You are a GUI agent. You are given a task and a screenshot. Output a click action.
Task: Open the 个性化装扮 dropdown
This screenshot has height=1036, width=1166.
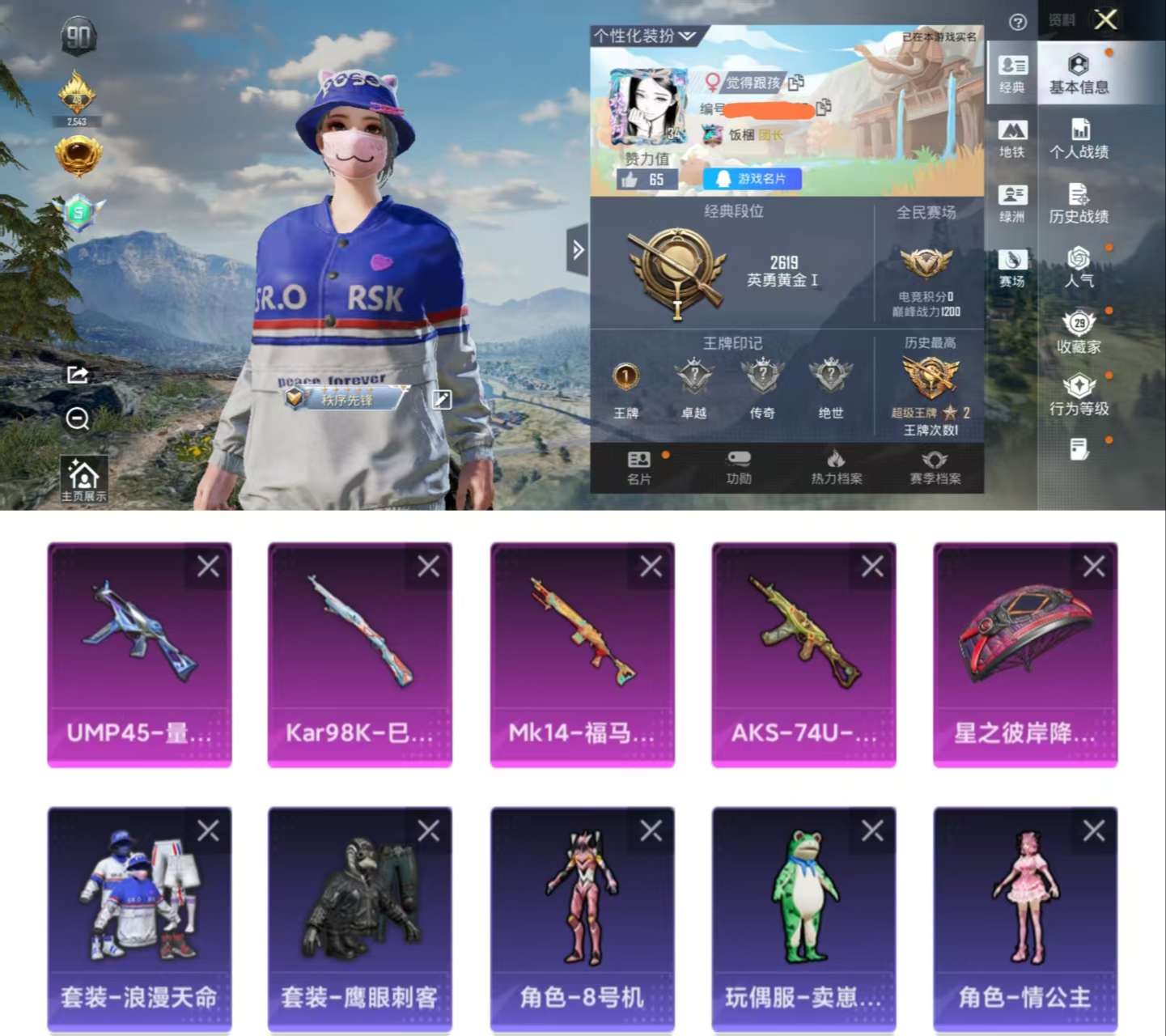click(x=644, y=36)
